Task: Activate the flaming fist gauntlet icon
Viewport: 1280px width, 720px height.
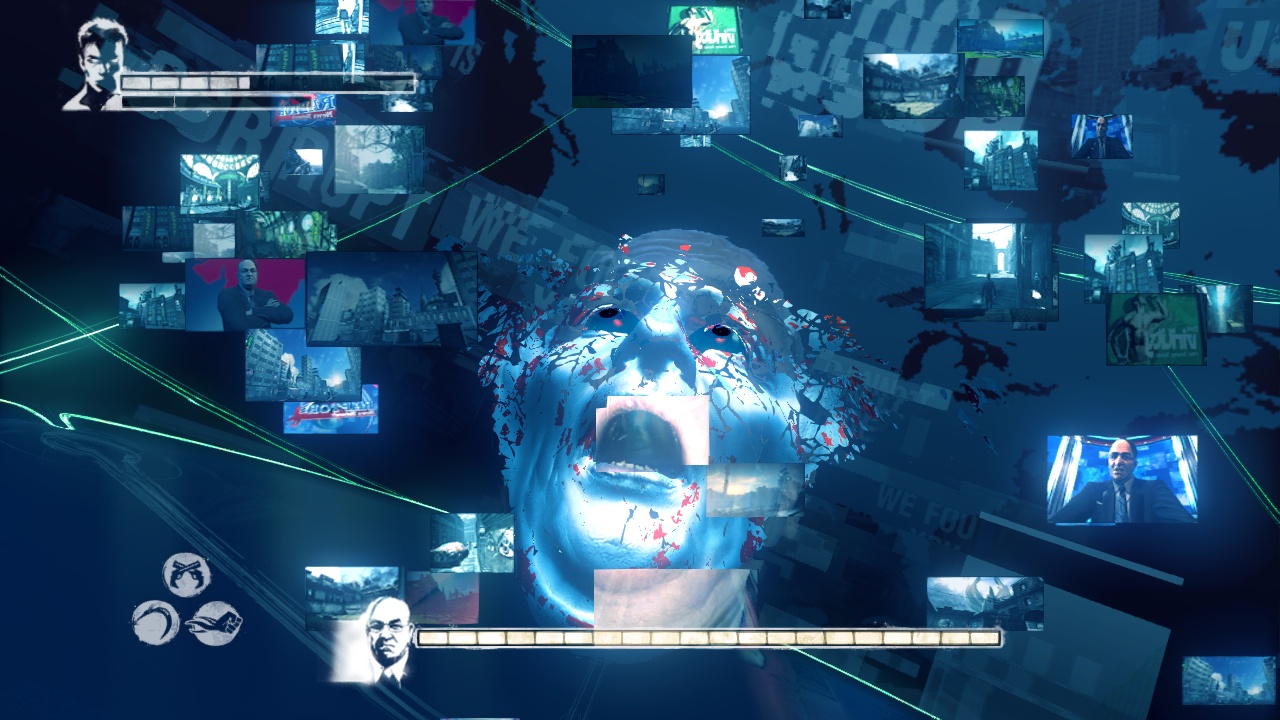Action: click(x=214, y=622)
